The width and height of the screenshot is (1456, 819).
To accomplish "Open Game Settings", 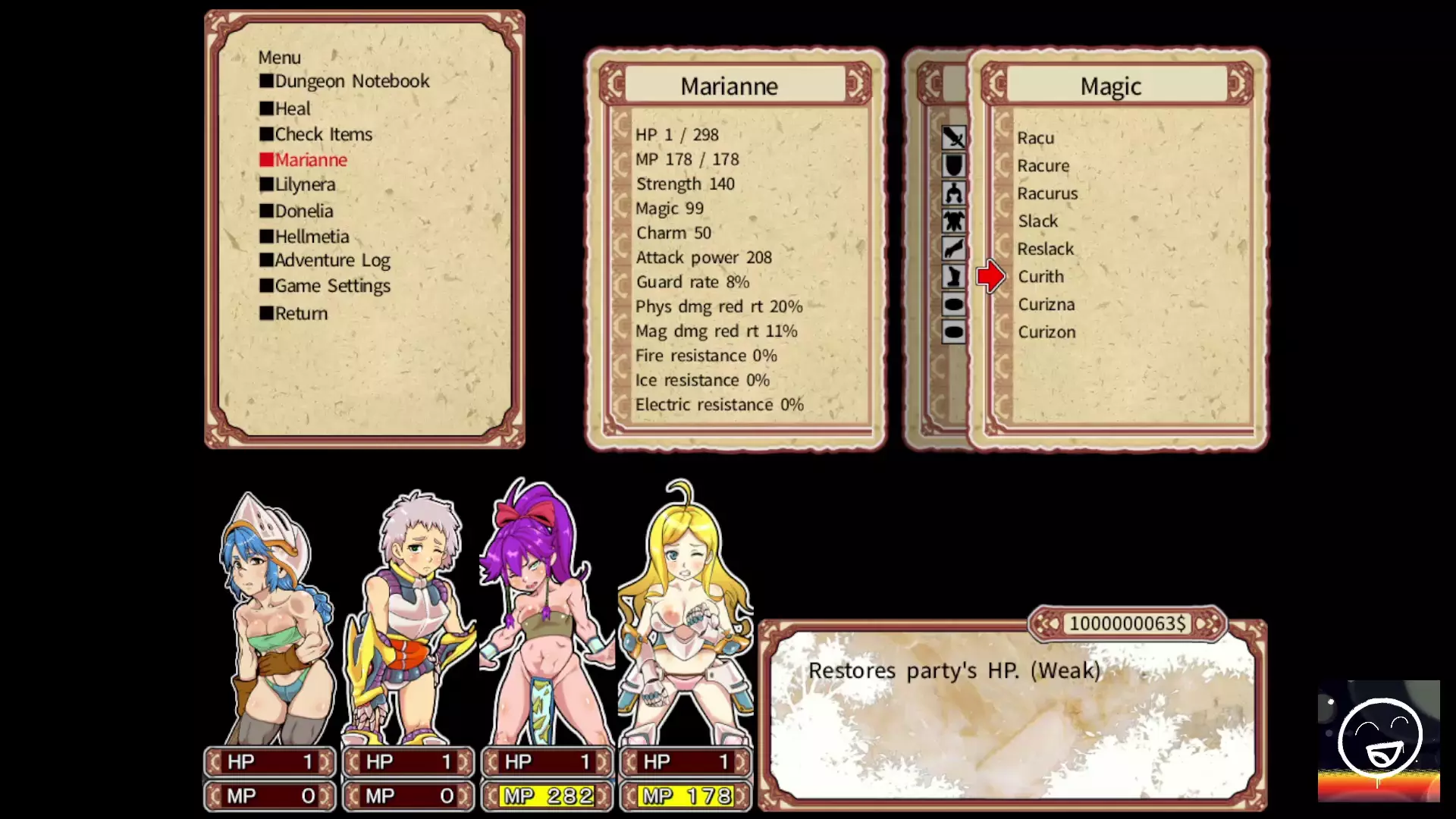I will tap(331, 286).
